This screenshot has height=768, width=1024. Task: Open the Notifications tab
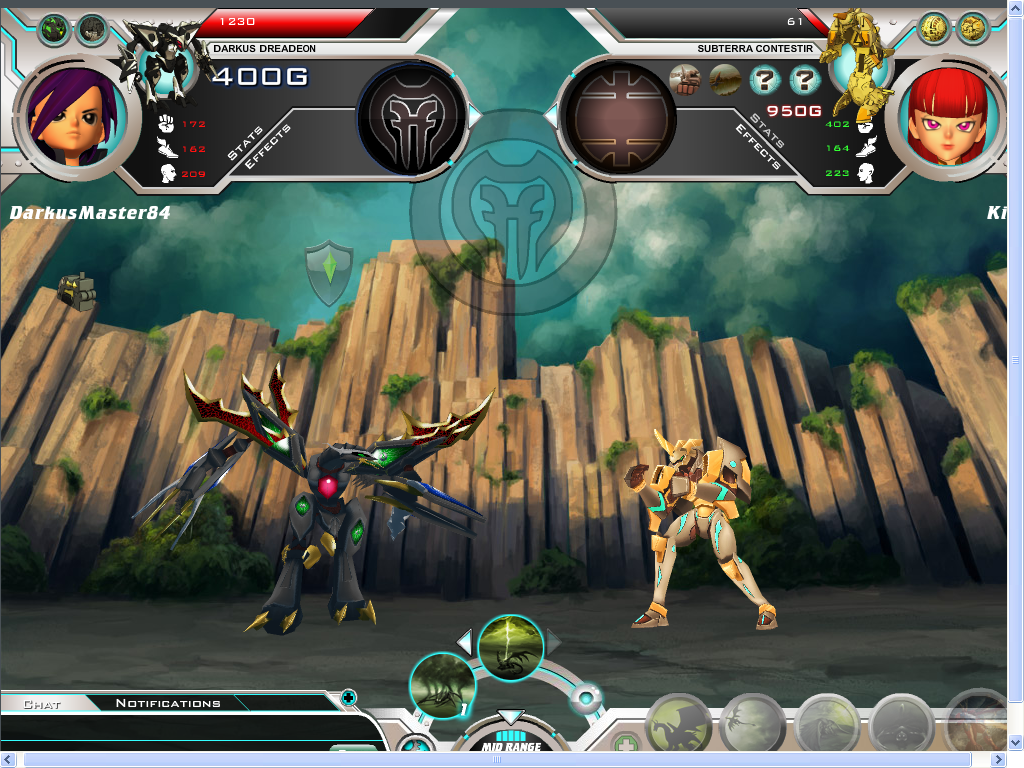(x=167, y=703)
